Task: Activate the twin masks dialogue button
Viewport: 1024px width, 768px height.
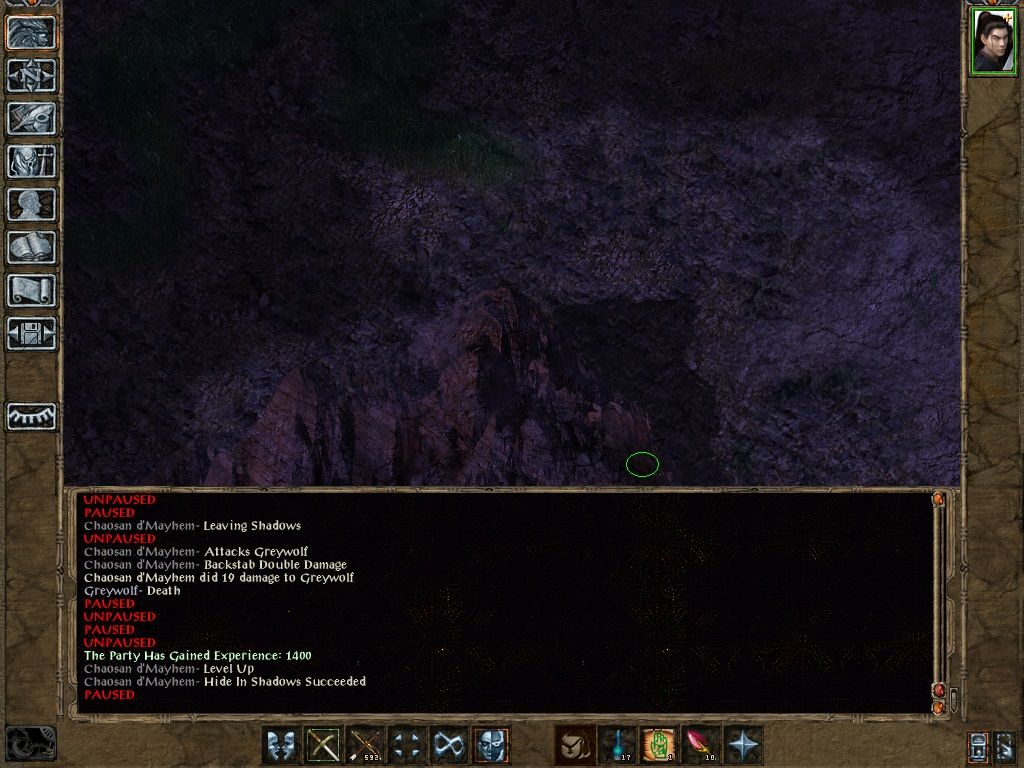Action: pyautogui.click(x=281, y=745)
